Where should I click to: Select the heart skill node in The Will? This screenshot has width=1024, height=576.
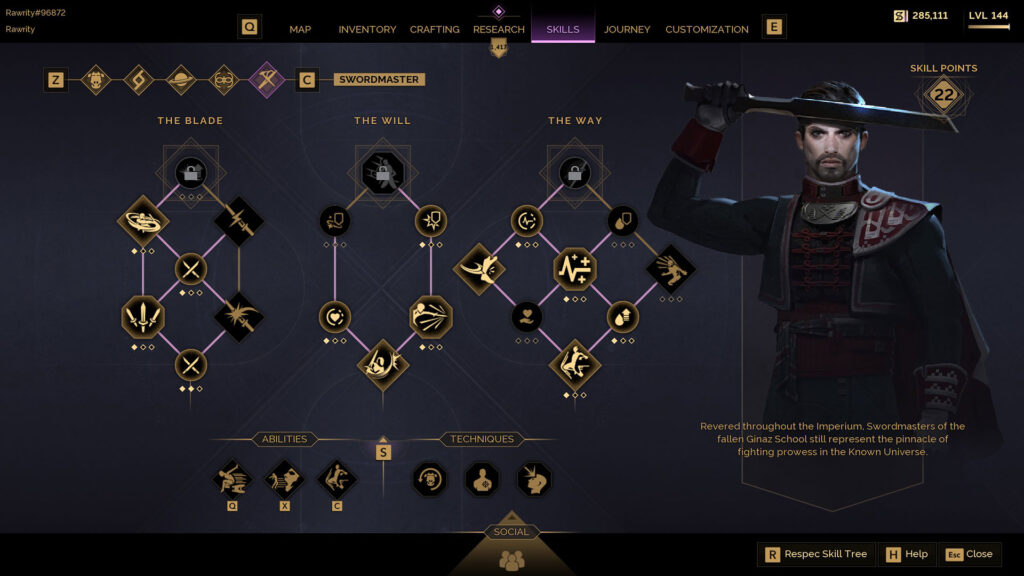[x=334, y=317]
